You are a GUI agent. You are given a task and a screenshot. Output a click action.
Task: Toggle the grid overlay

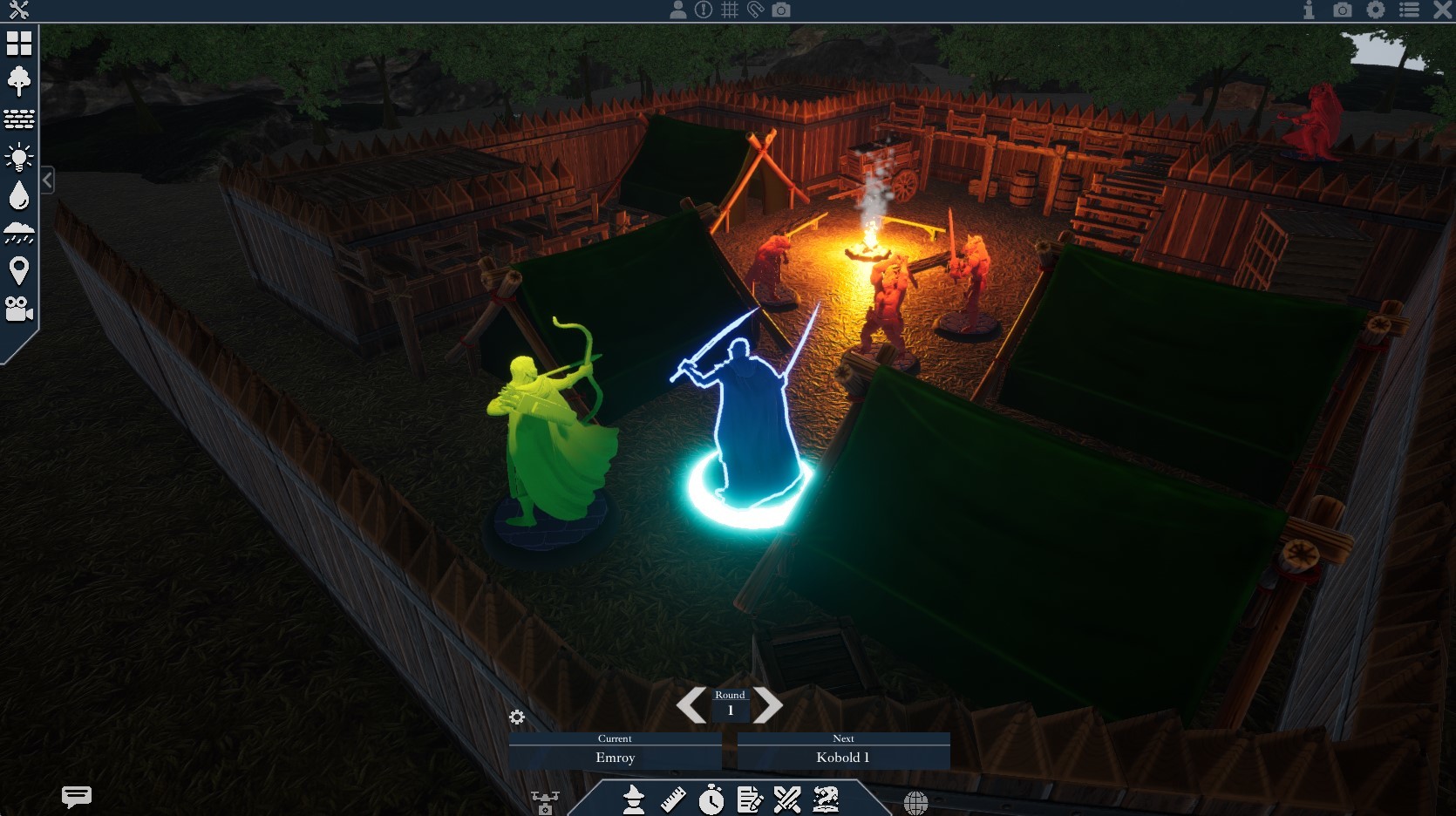[x=730, y=10]
